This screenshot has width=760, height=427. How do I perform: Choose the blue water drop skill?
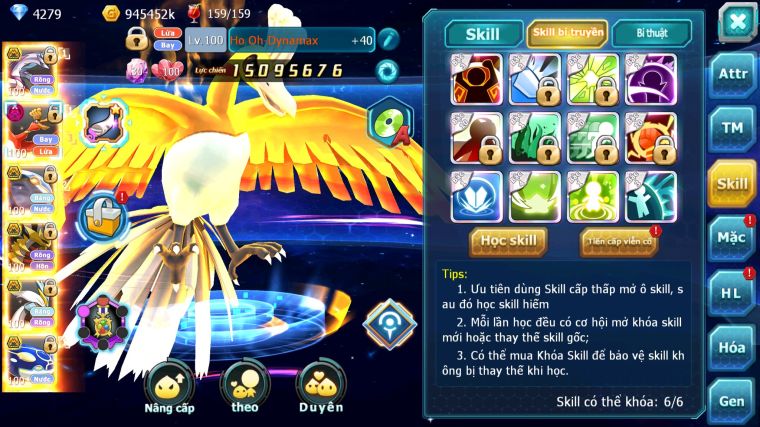click(475, 196)
